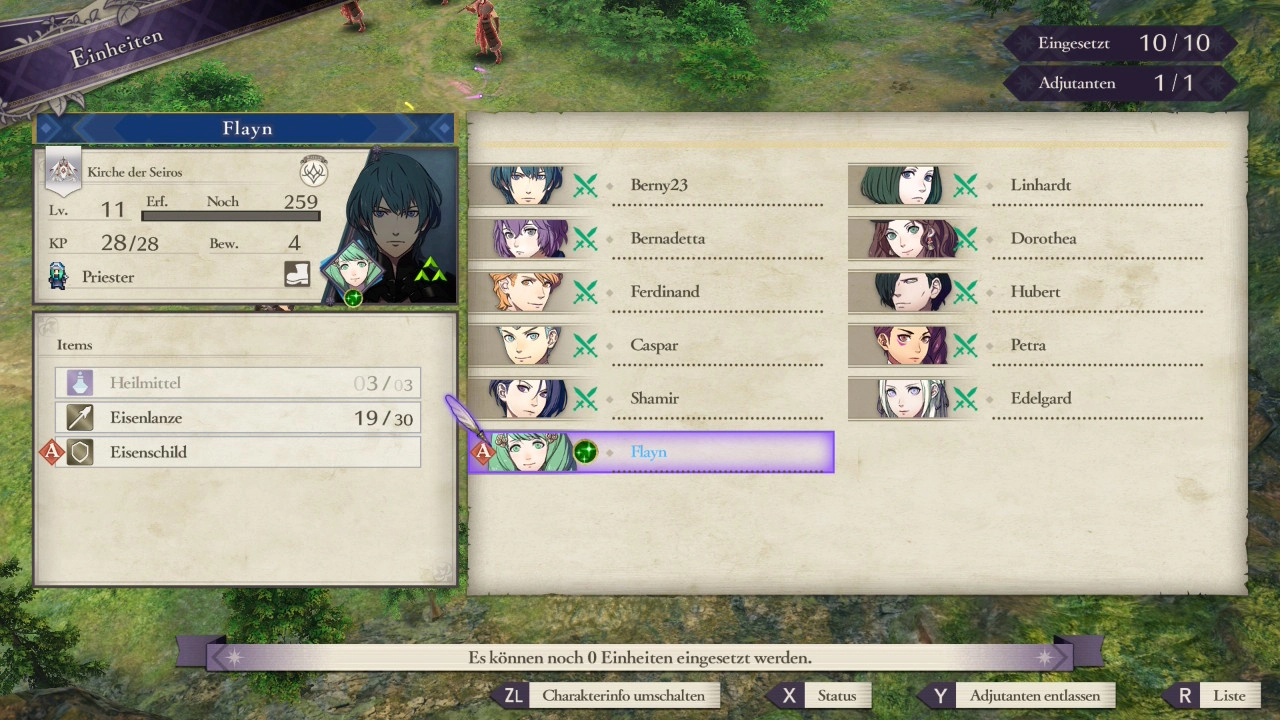Click the highlighted Flayn row
Viewport: 1280px width, 720px height.
650,452
